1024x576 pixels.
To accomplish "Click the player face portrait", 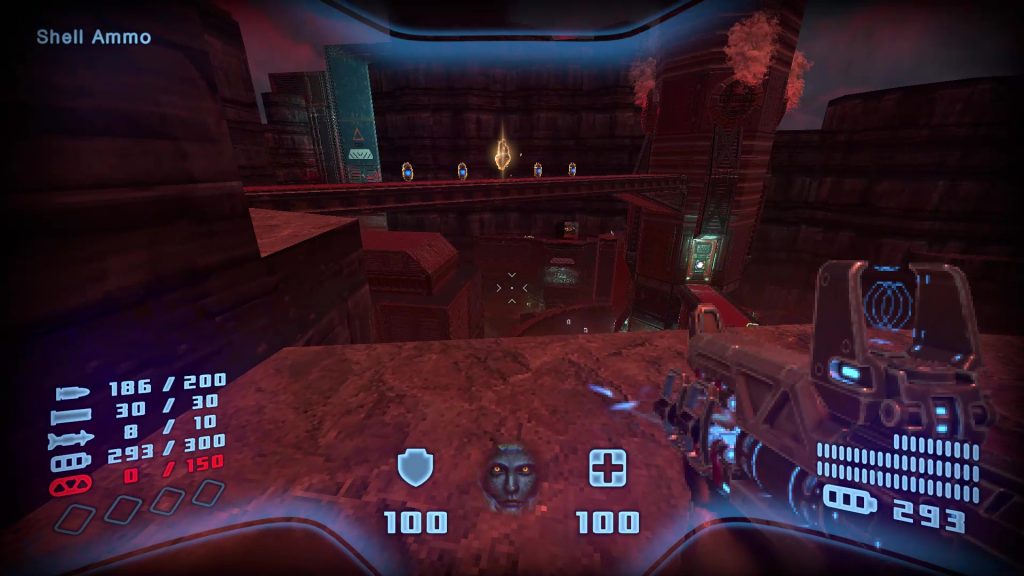I will [511, 480].
